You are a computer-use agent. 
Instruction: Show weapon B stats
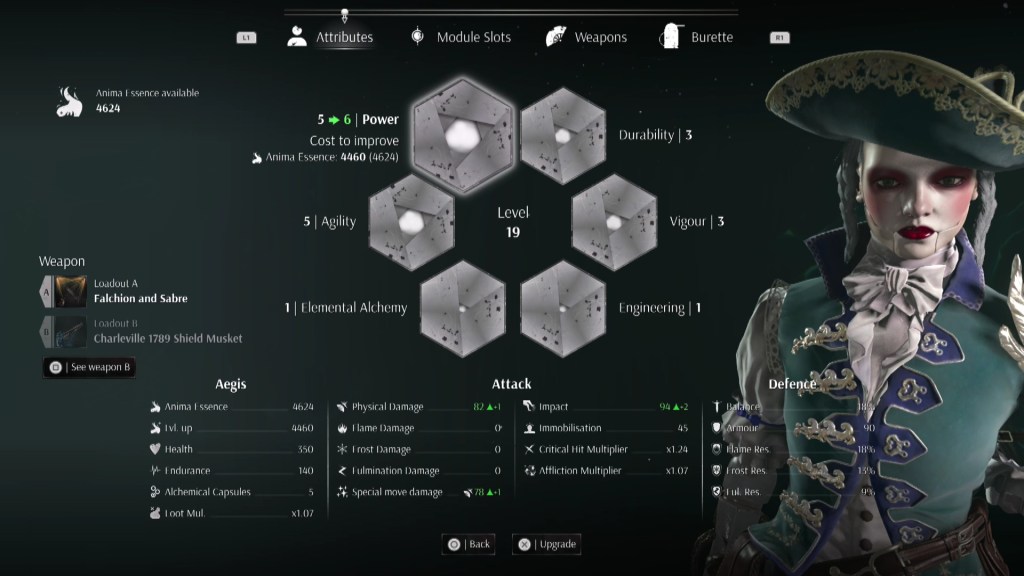tap(90, 367)
